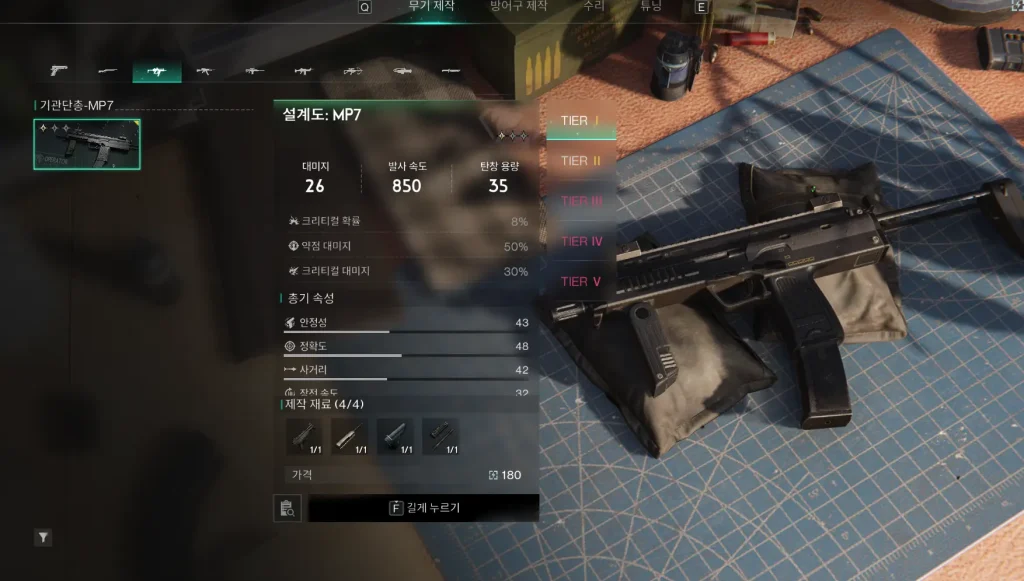Select the MP7 blueprint thumbnail

tap(87, 145)
